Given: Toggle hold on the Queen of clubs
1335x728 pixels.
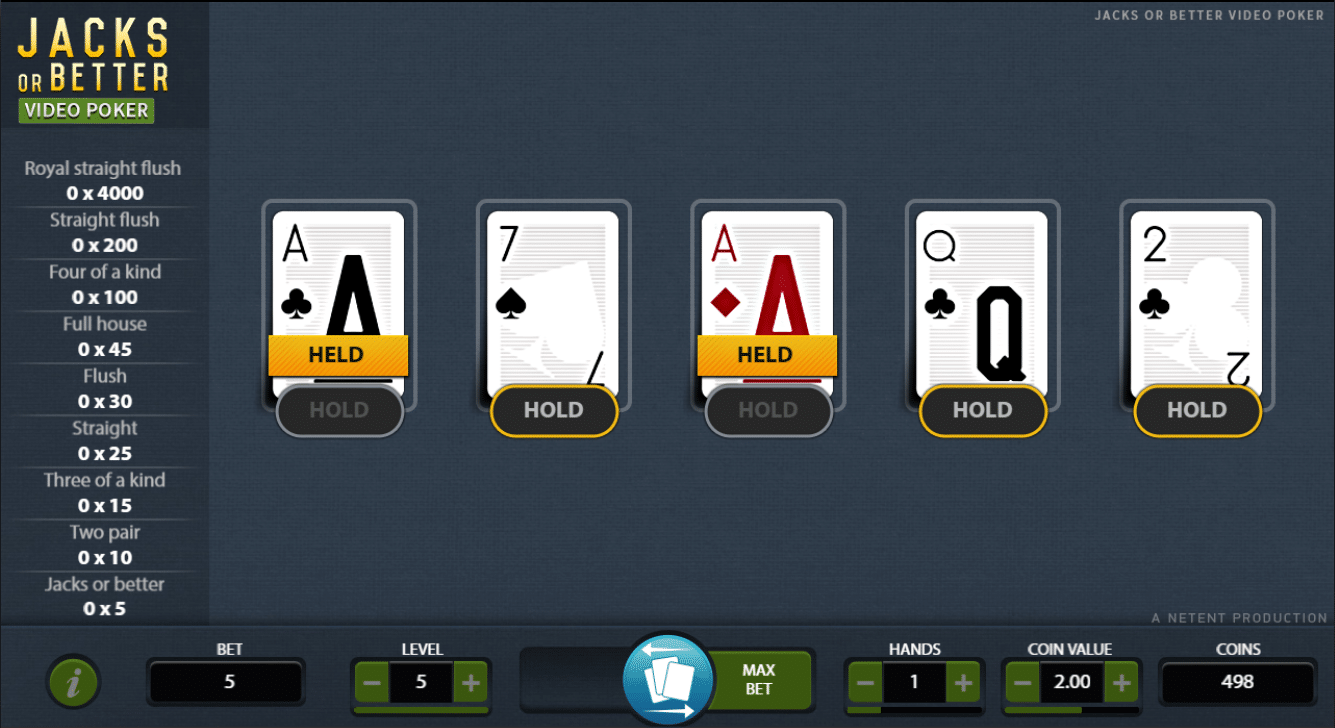Looking at the screenshot, I should pyautogui.click(x=982, y=410).
